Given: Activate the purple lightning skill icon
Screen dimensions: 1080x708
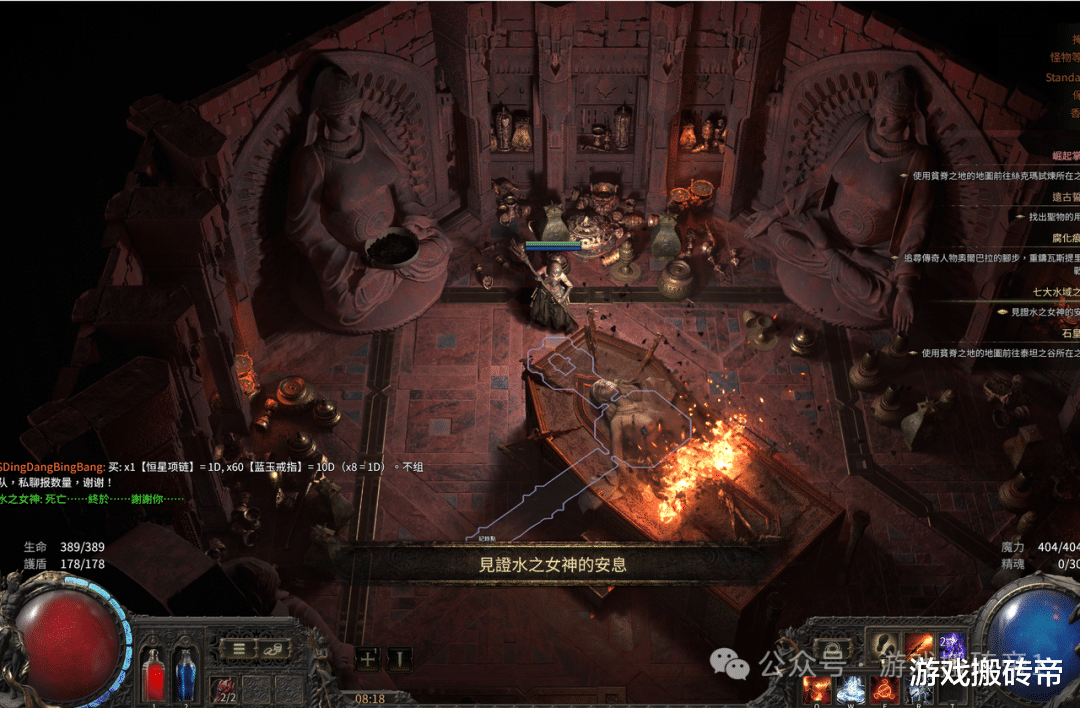Looking at the screenshot, I should pos(952,648).
